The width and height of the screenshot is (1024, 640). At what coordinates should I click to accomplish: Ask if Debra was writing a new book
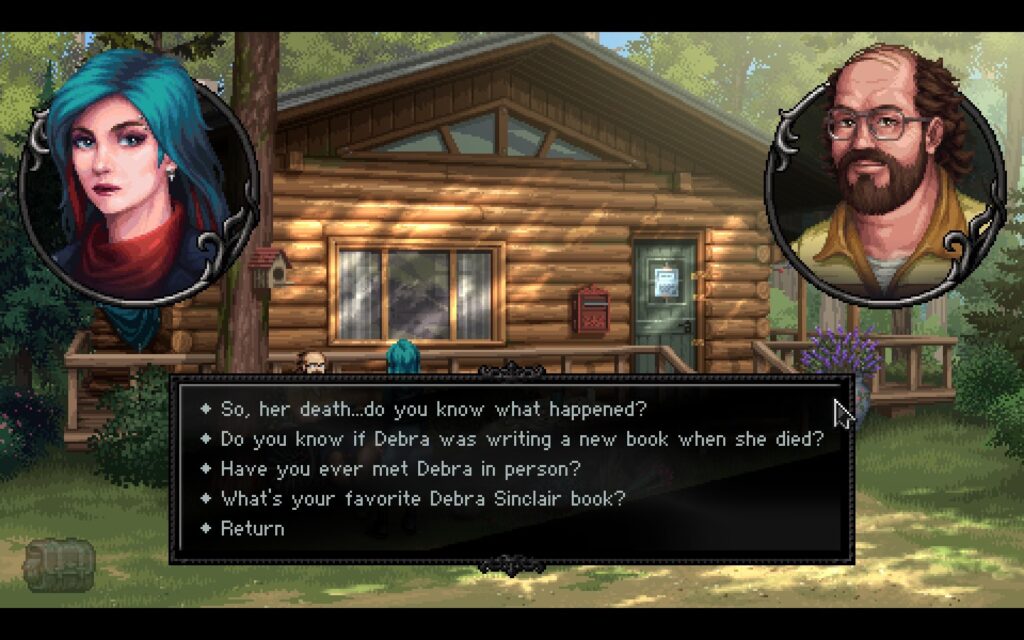(x=522, y=439)
